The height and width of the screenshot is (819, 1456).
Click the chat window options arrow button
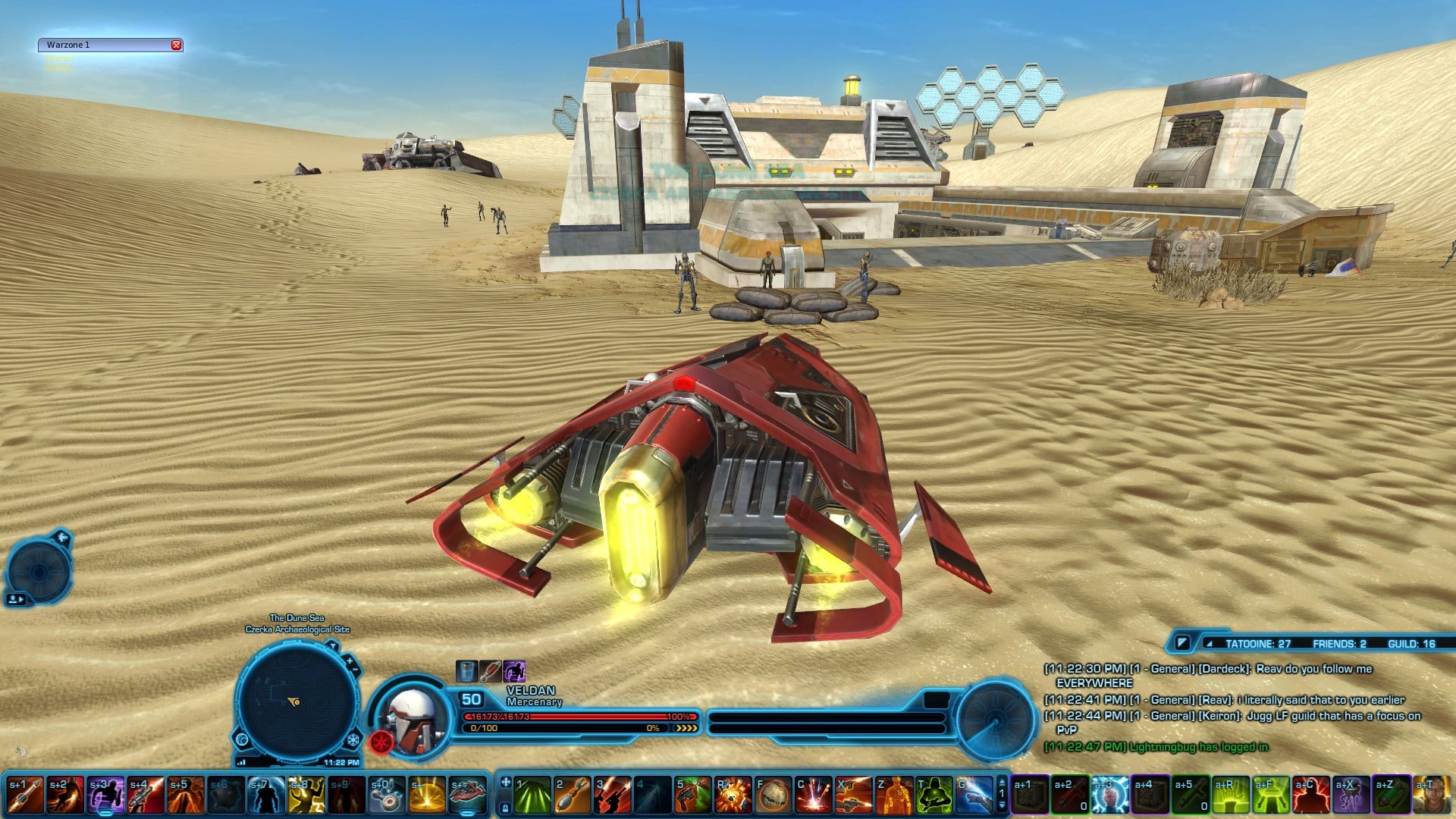1181,643
